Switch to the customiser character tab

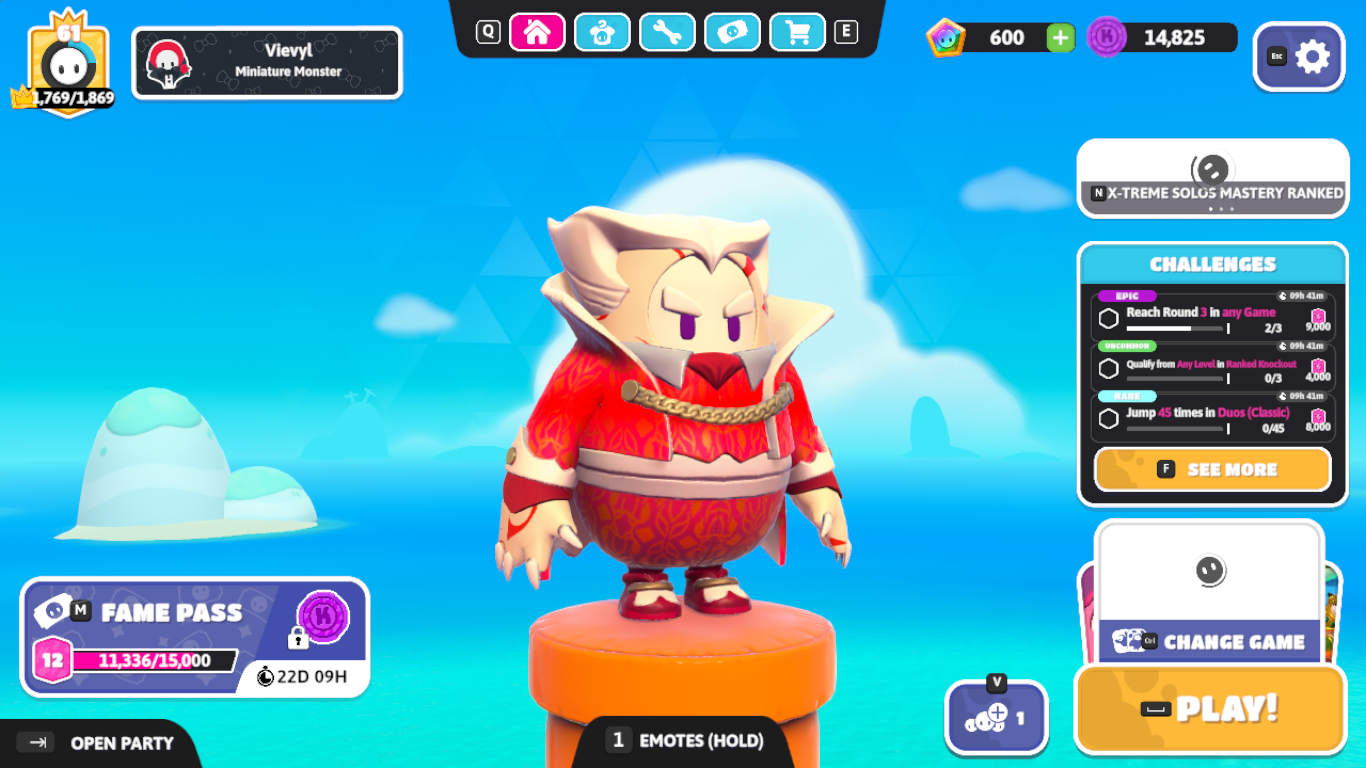click(602, 32)
